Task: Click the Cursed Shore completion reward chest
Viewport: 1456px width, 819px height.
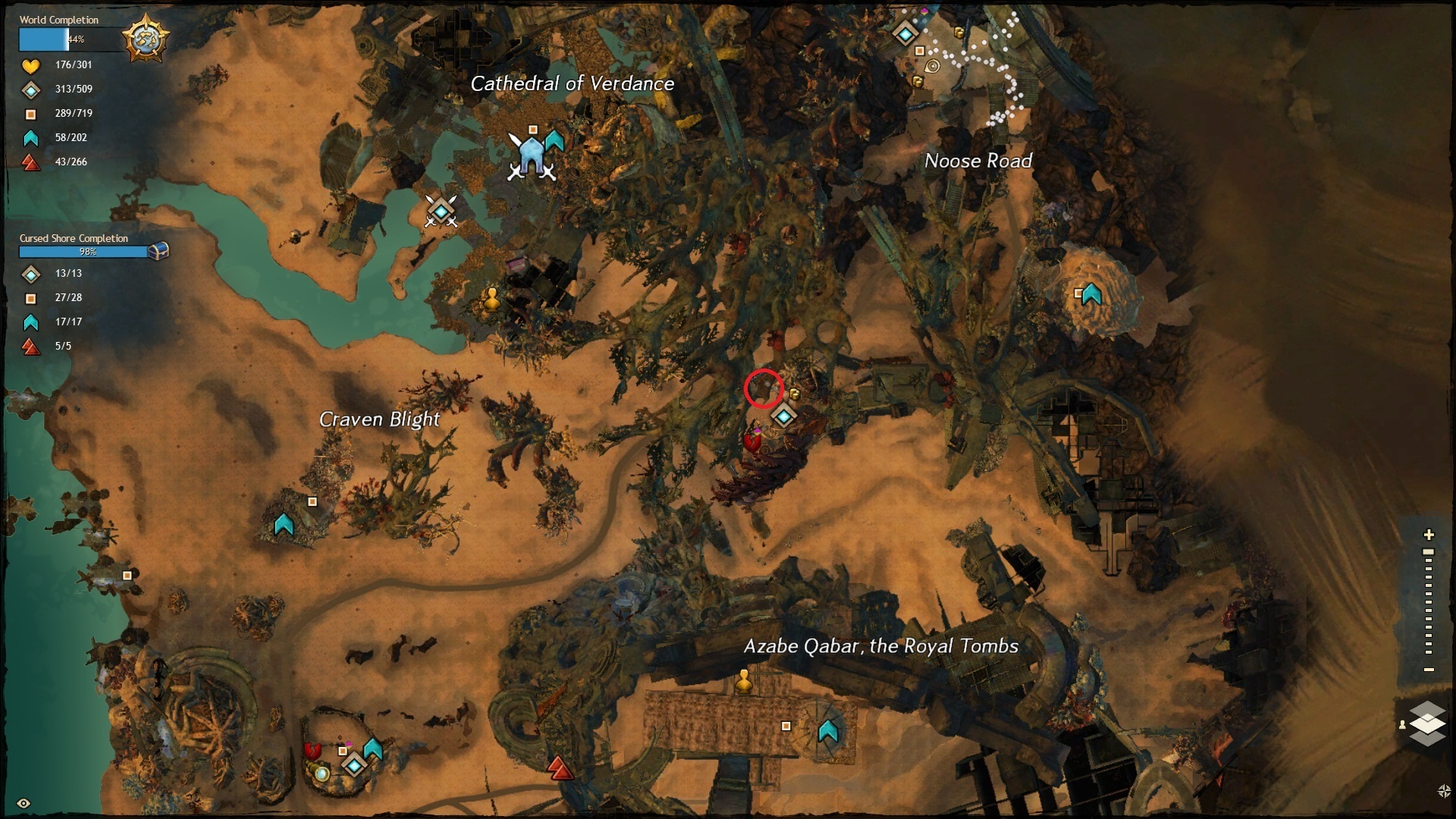Action: [158, 250]
